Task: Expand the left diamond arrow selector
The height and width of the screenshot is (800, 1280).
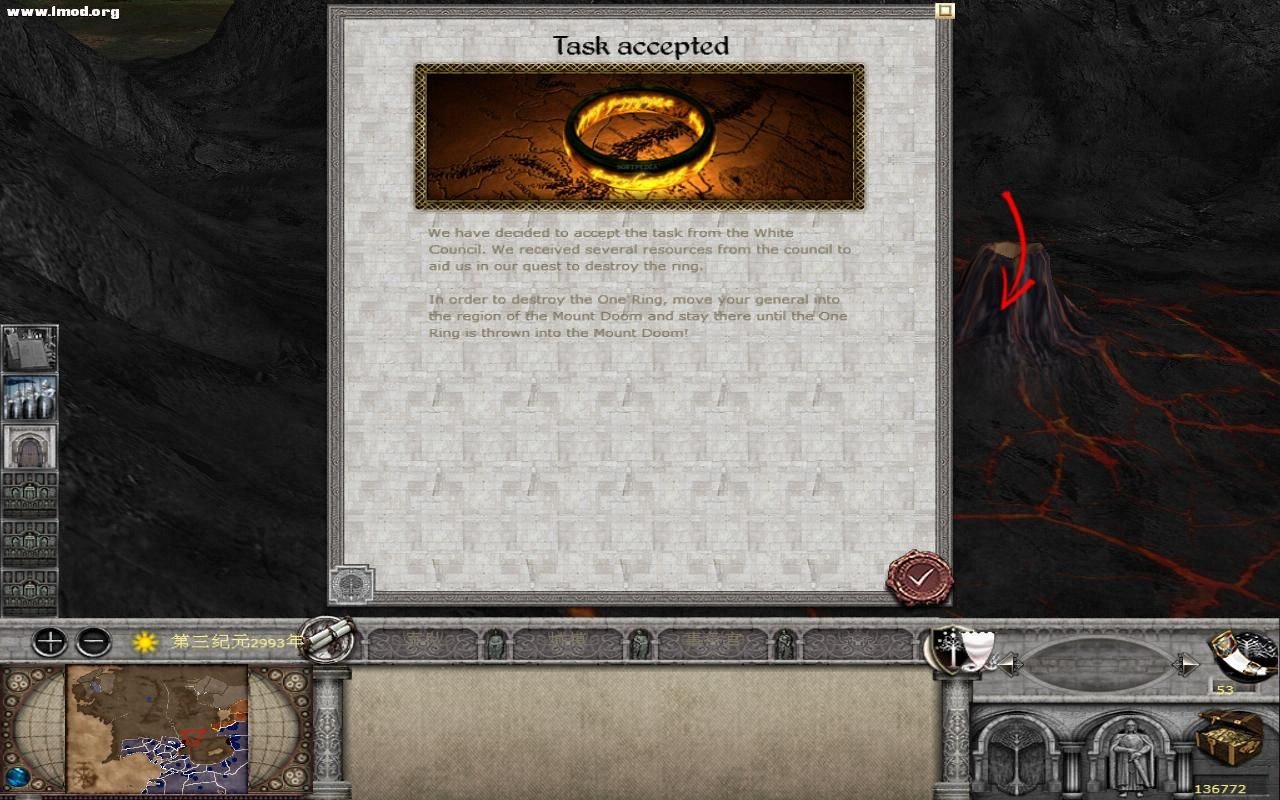Action: (1010, 663)
